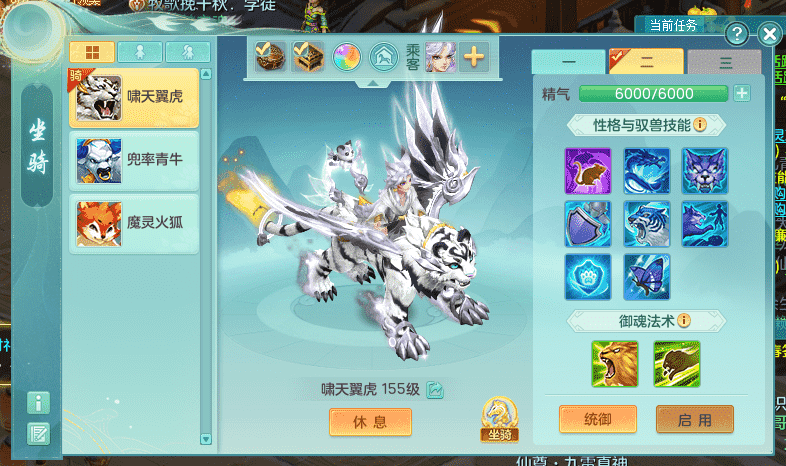Image resolution: width=786 pixels, height=466 pixels.
Task: Switch to skill plan tab 三
Action: [x=724, y=62]
